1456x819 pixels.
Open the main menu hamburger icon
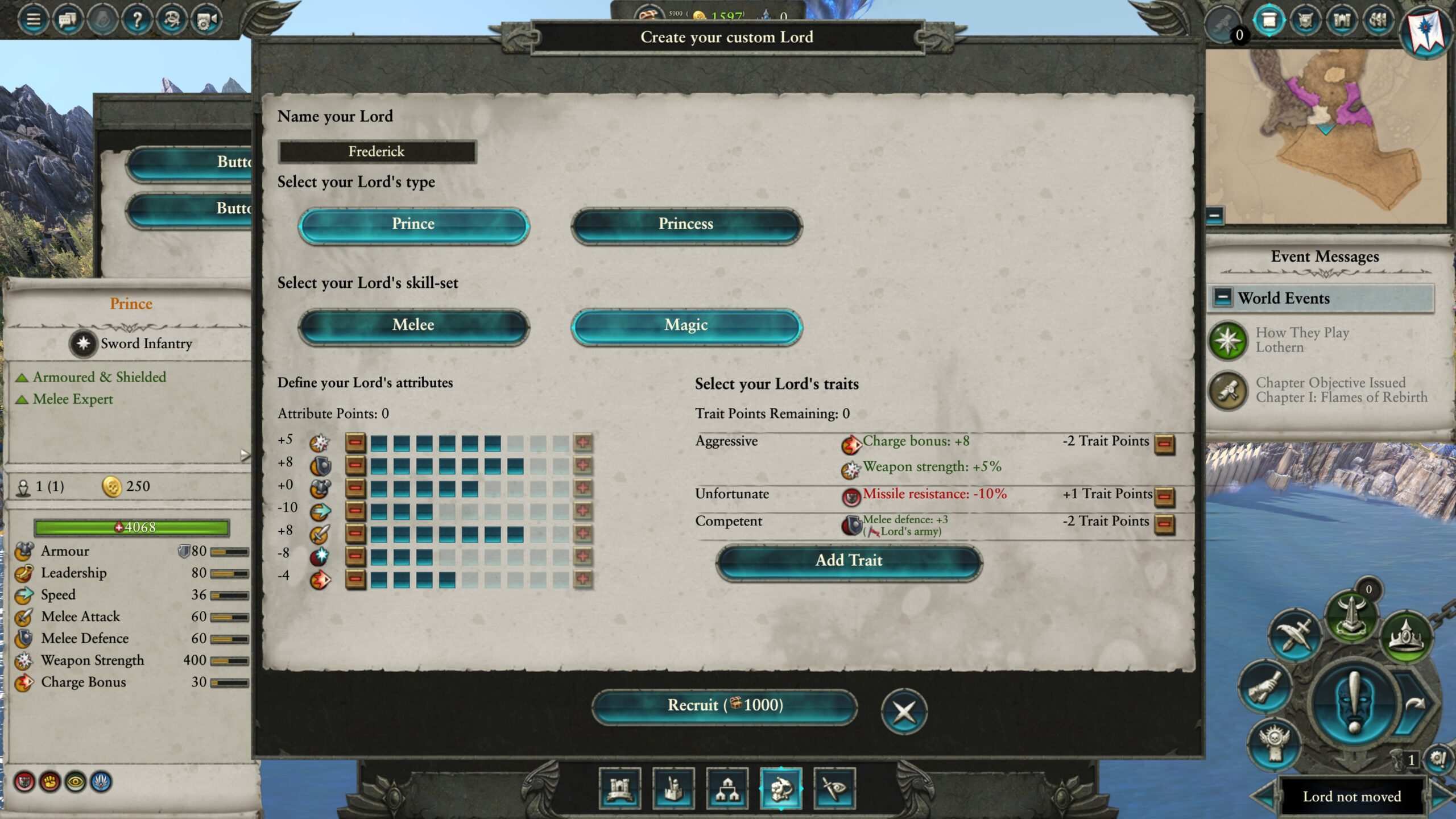(34, 20)
